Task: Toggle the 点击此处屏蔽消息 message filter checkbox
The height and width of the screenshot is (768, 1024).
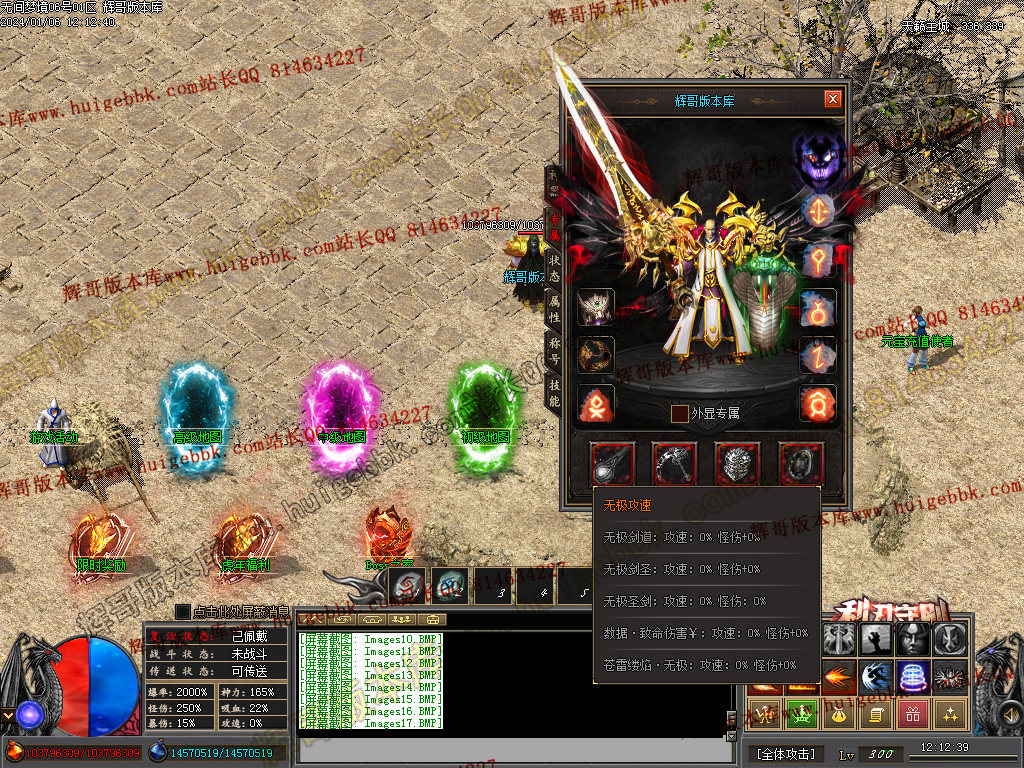Action: [183, 611]
